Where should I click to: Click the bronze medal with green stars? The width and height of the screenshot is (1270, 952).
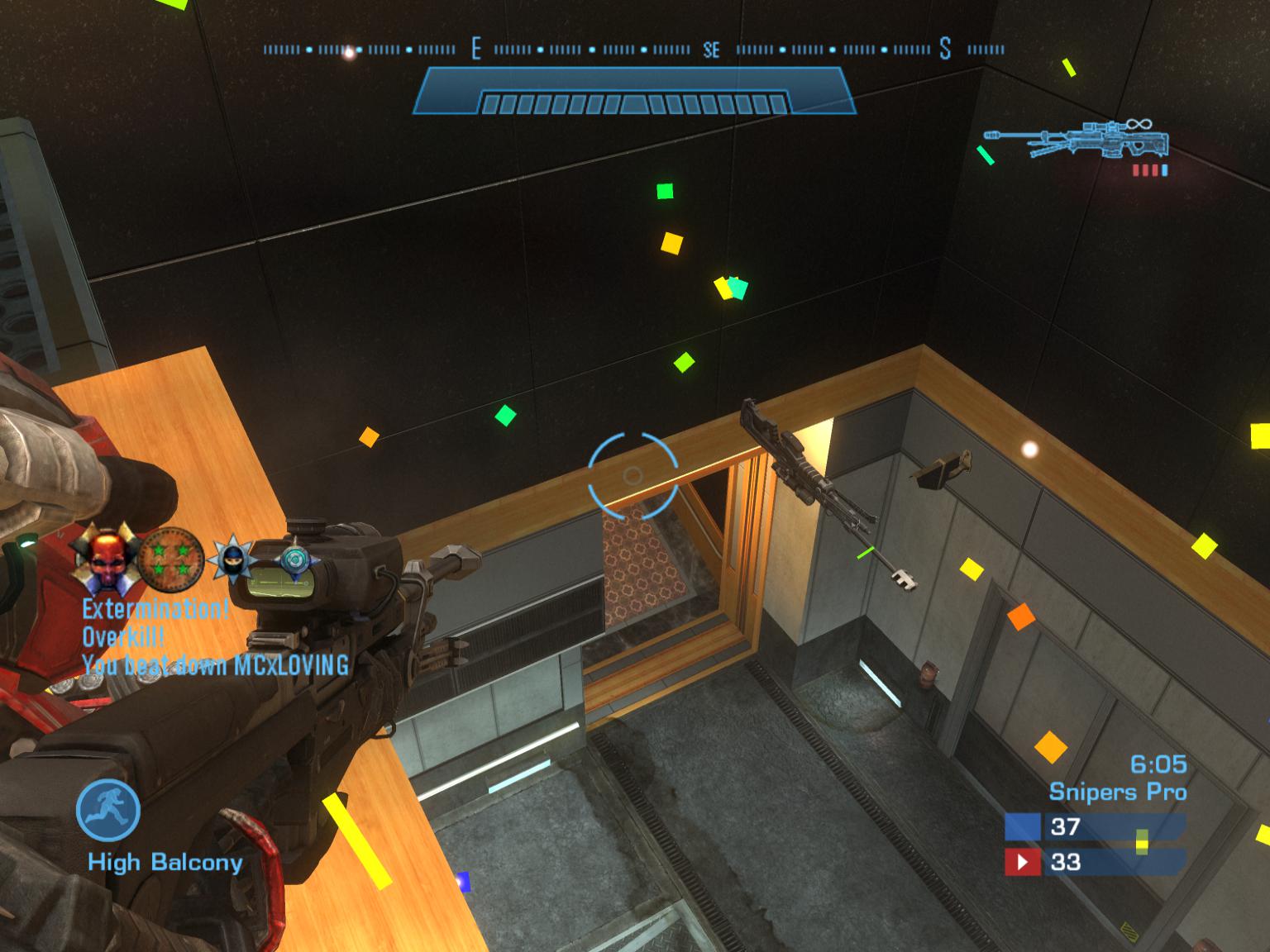click(169, 558)
